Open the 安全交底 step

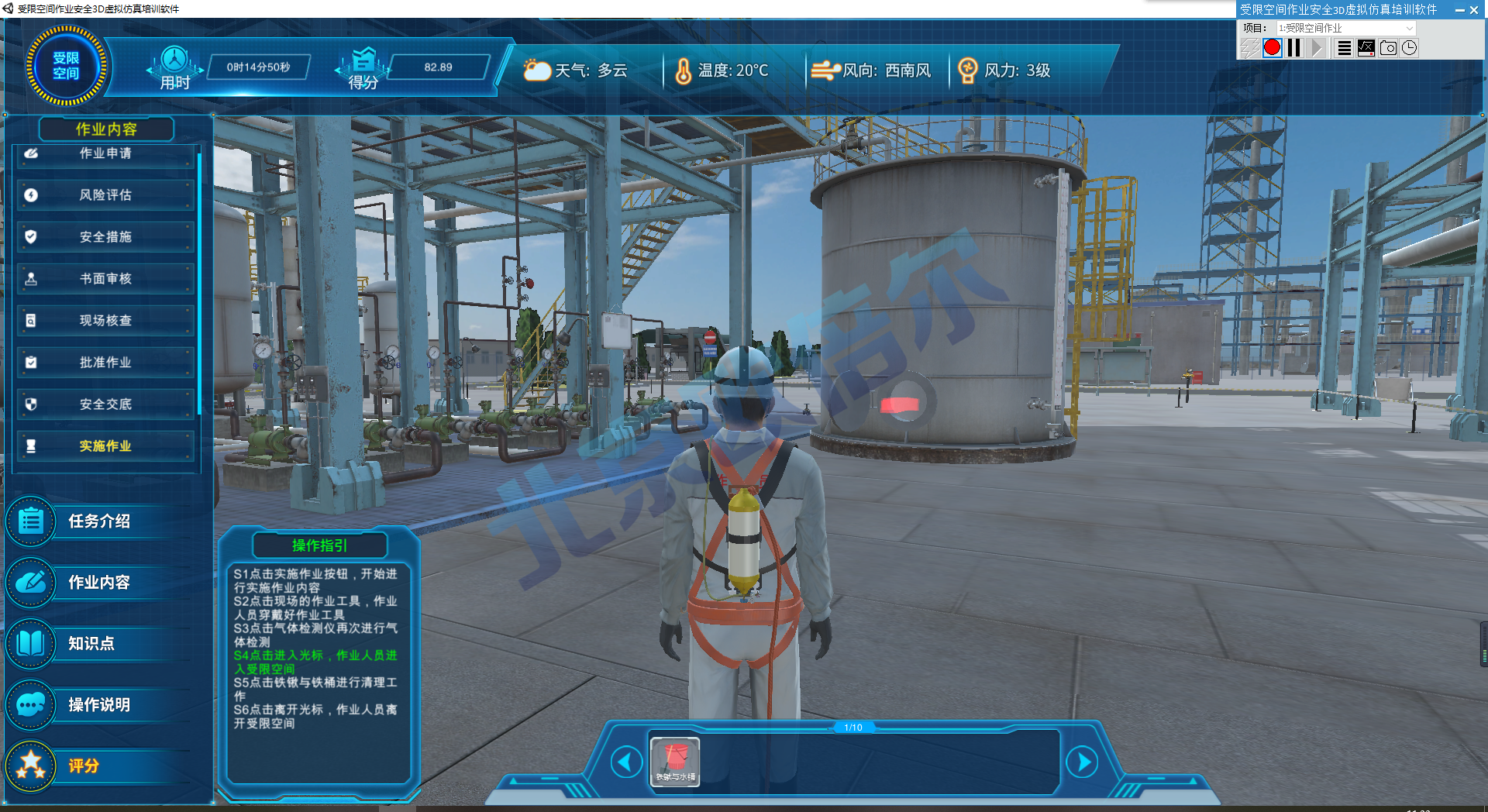point(105,404)
